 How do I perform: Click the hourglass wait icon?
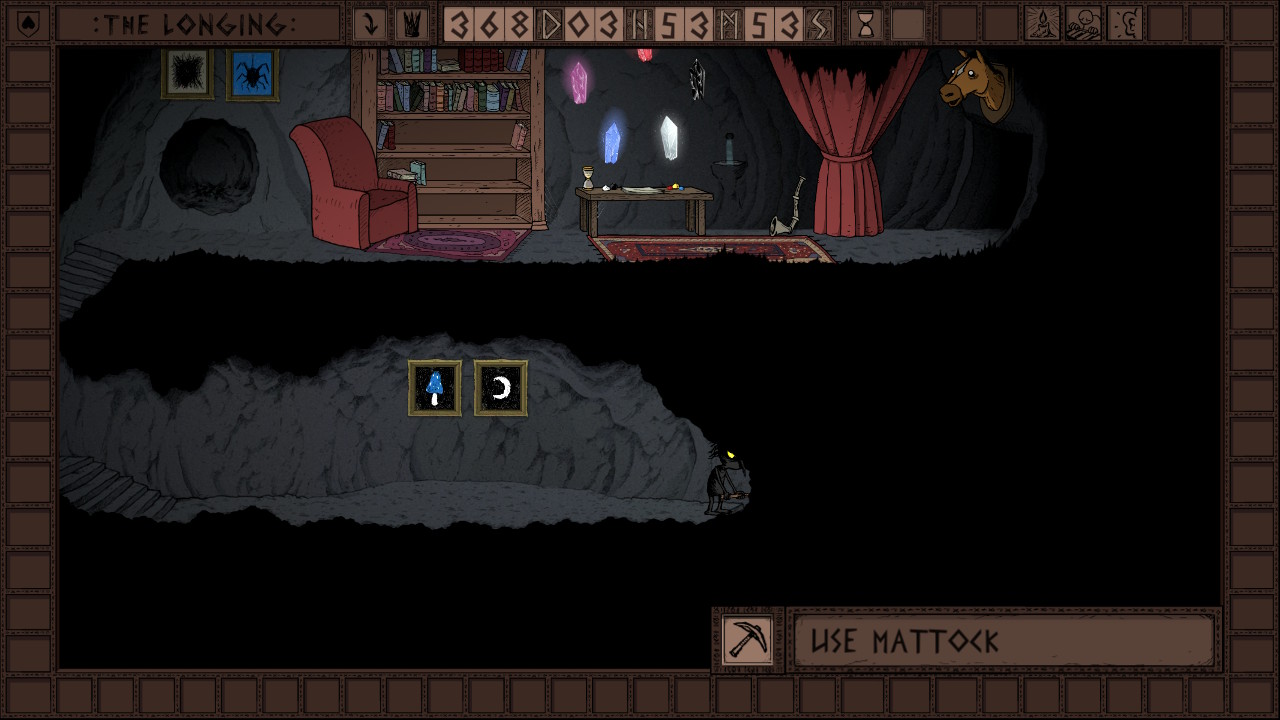coord(866,24)
